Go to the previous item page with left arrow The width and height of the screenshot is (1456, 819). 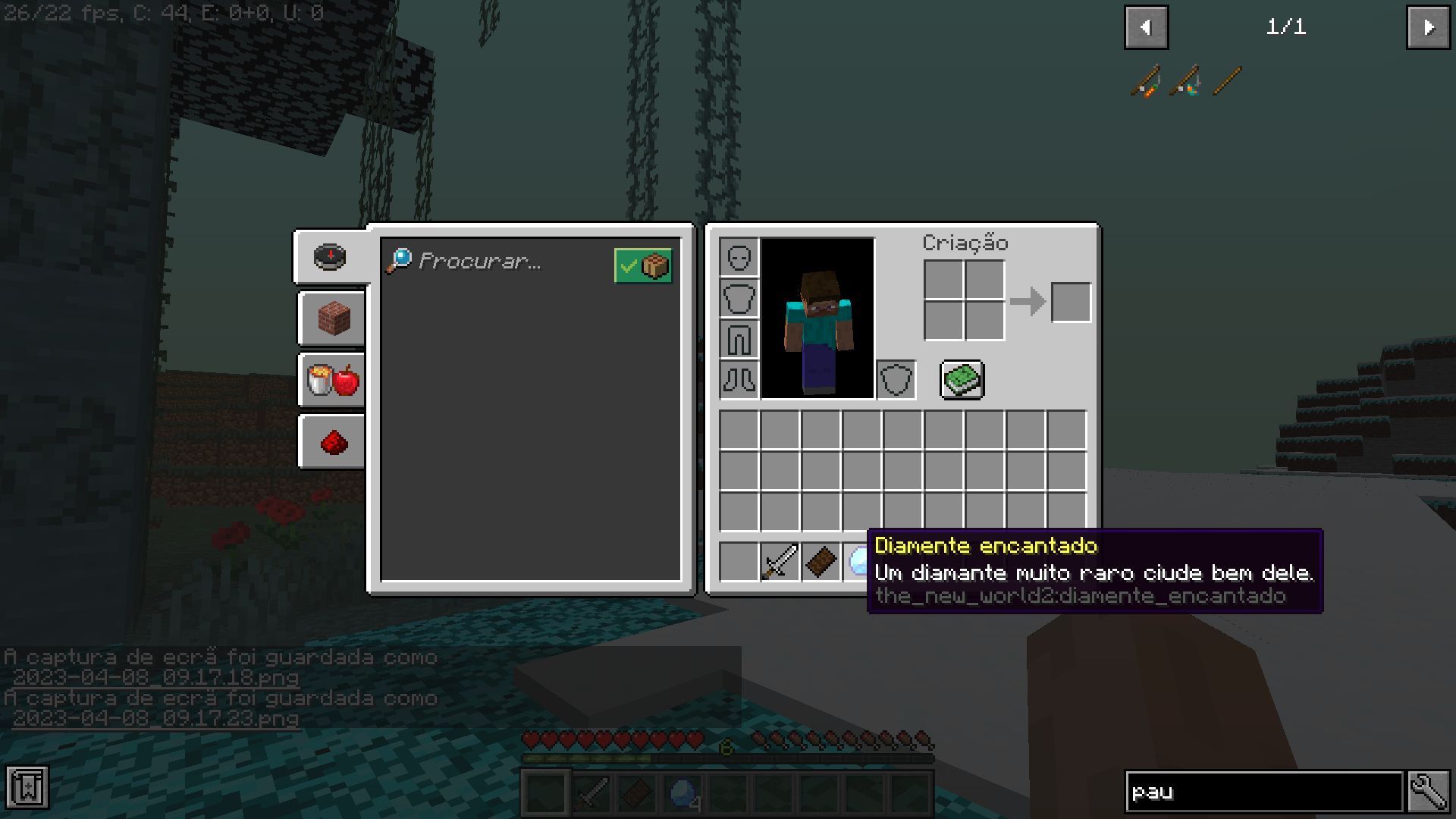pos(1147,27)
